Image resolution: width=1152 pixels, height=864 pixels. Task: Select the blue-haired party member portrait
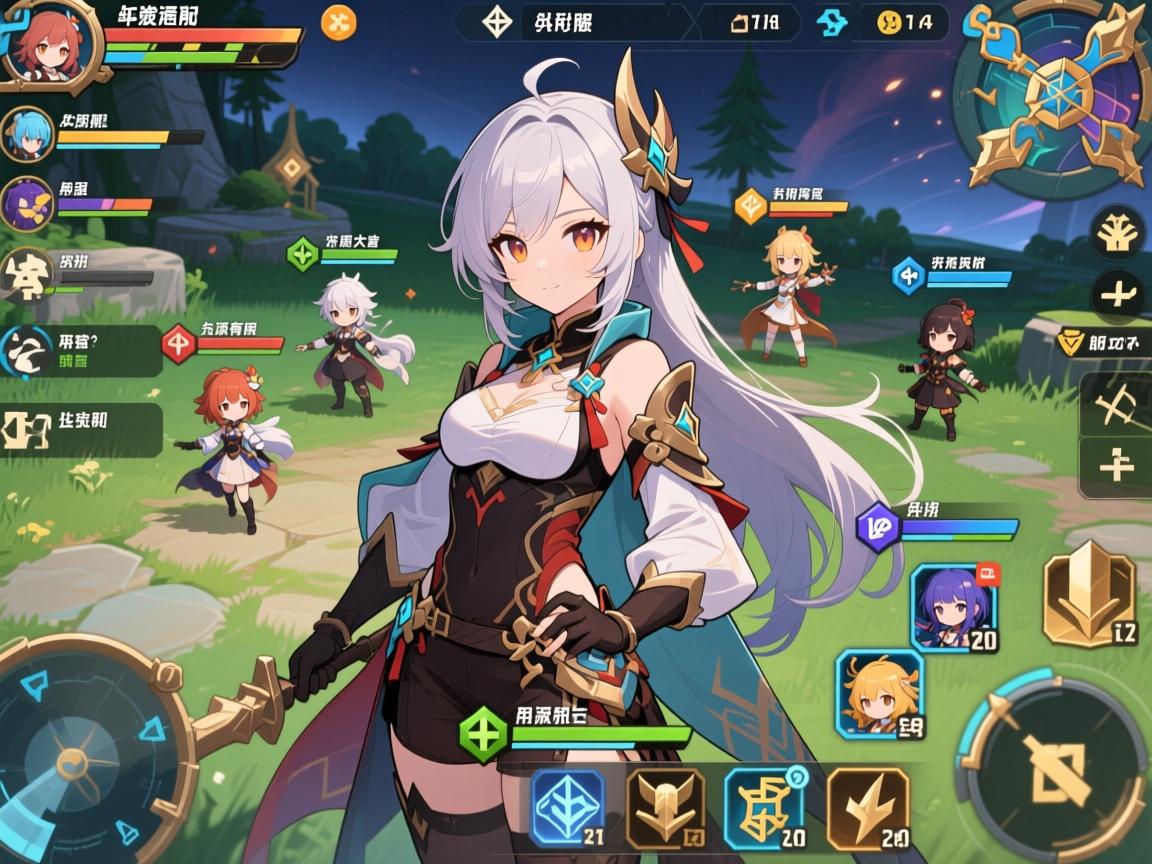coord(27,134)
